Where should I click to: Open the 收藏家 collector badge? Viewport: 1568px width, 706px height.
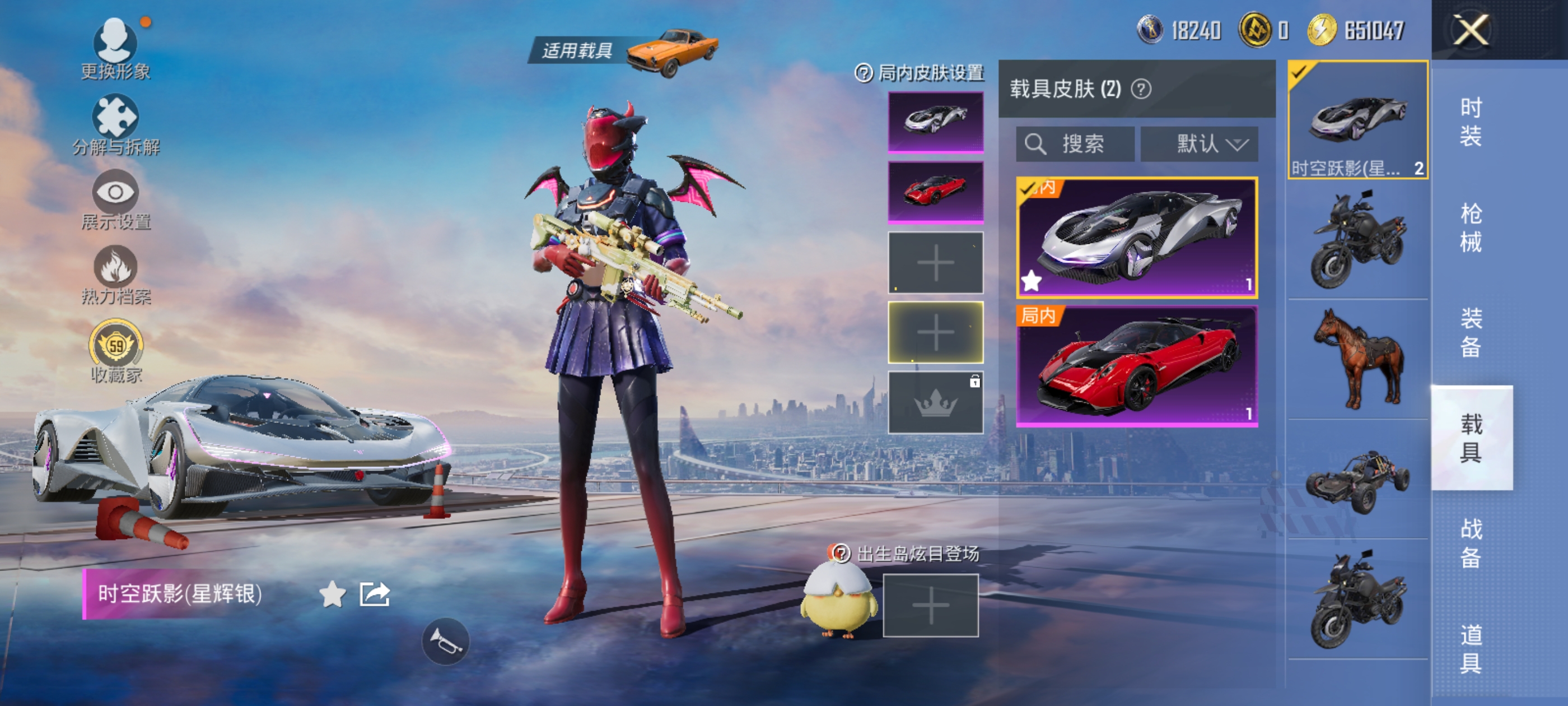(116, 351)
